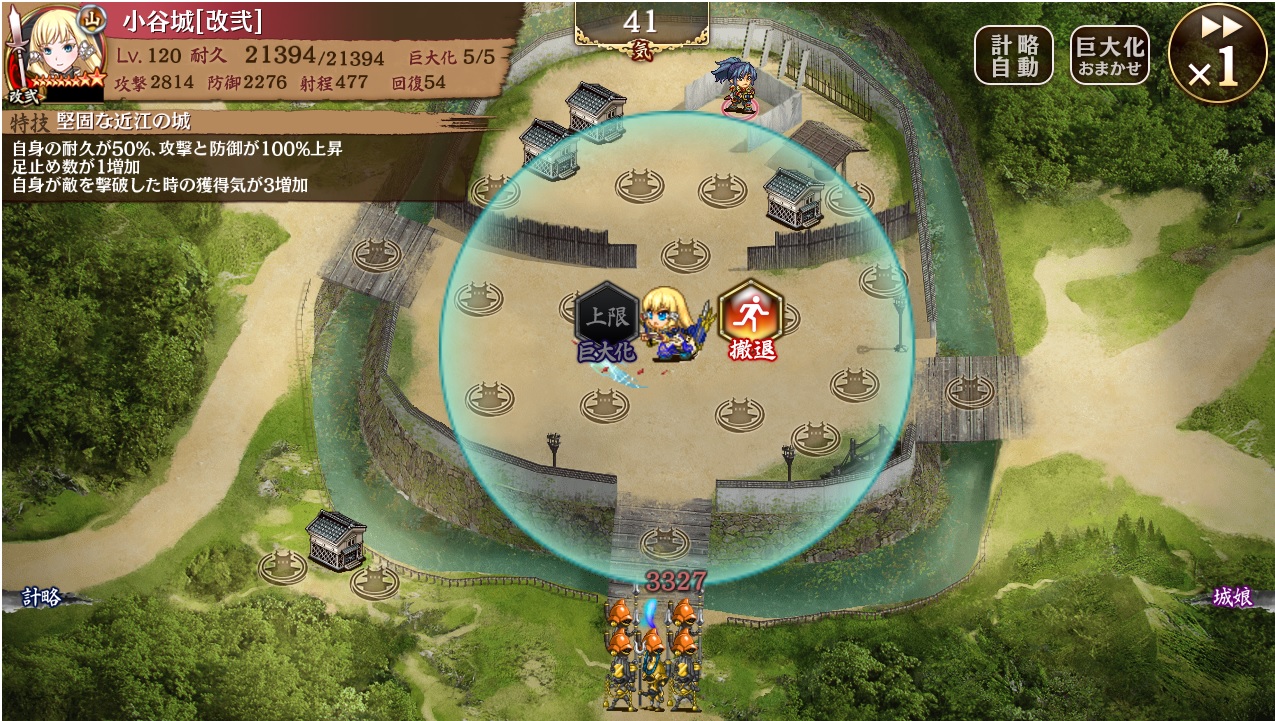Toggle the 計略自動 auto-strategy button

pos(1013,55)
